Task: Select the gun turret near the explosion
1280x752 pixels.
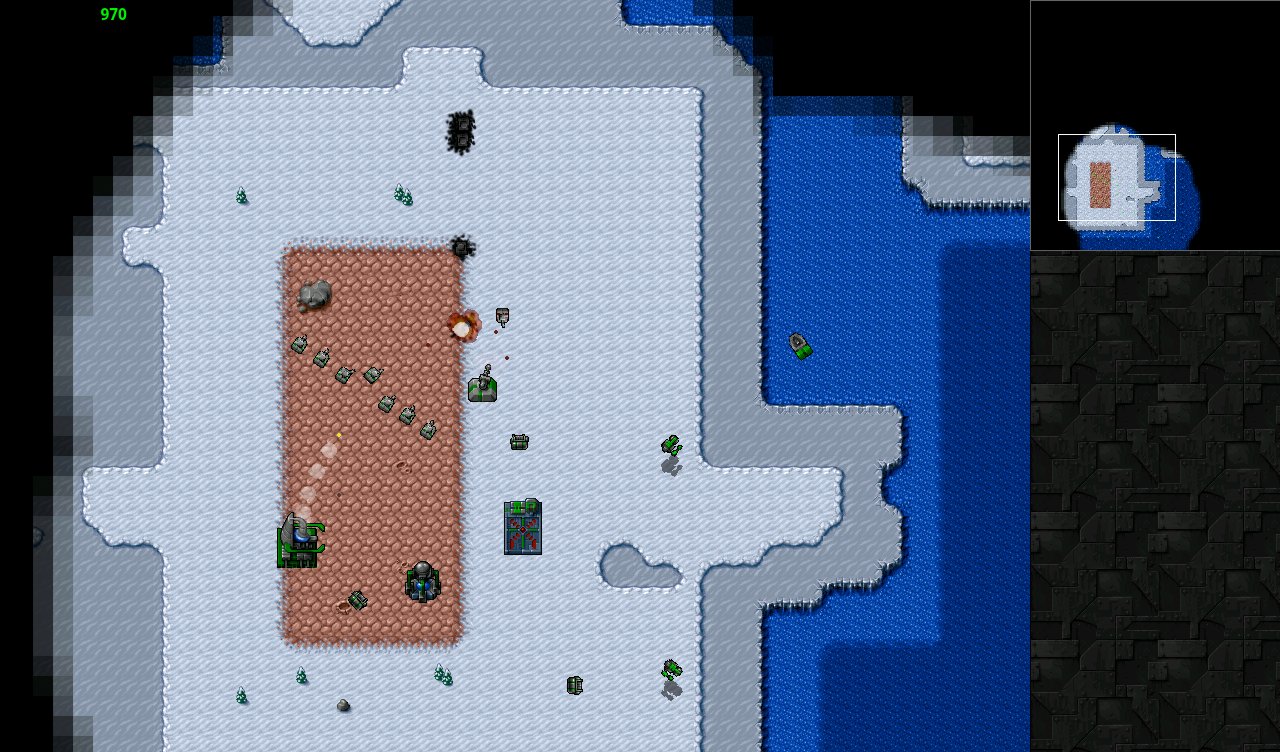Action: [x=484, y=388]
